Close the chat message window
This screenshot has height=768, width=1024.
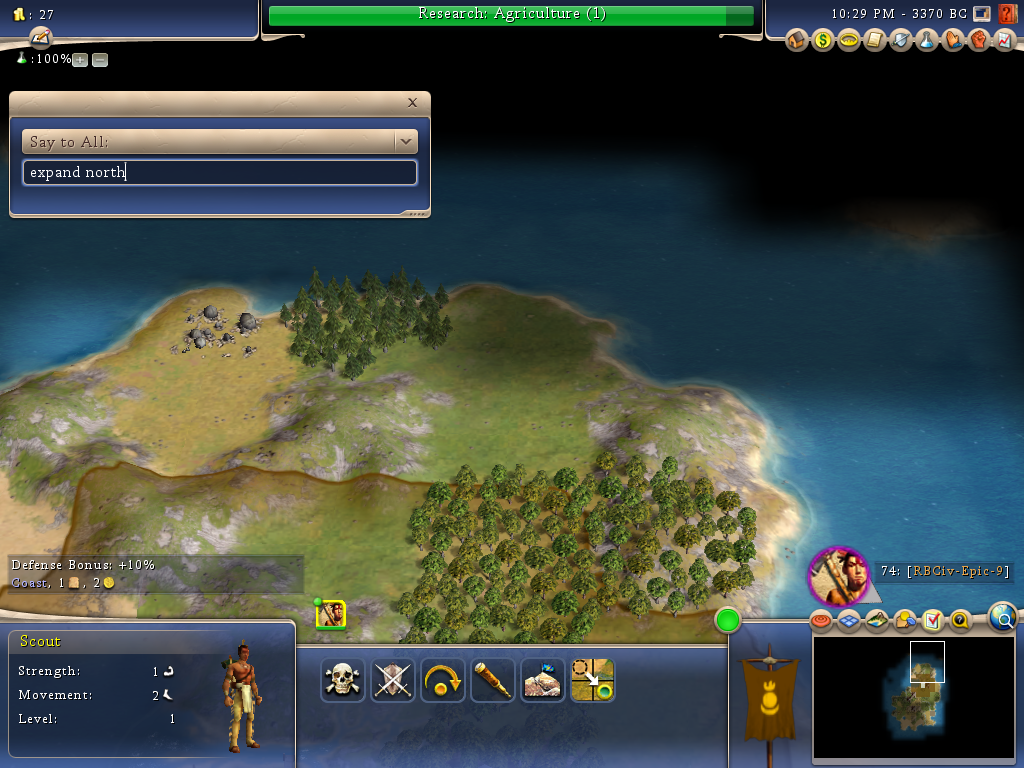pos(412,102)
